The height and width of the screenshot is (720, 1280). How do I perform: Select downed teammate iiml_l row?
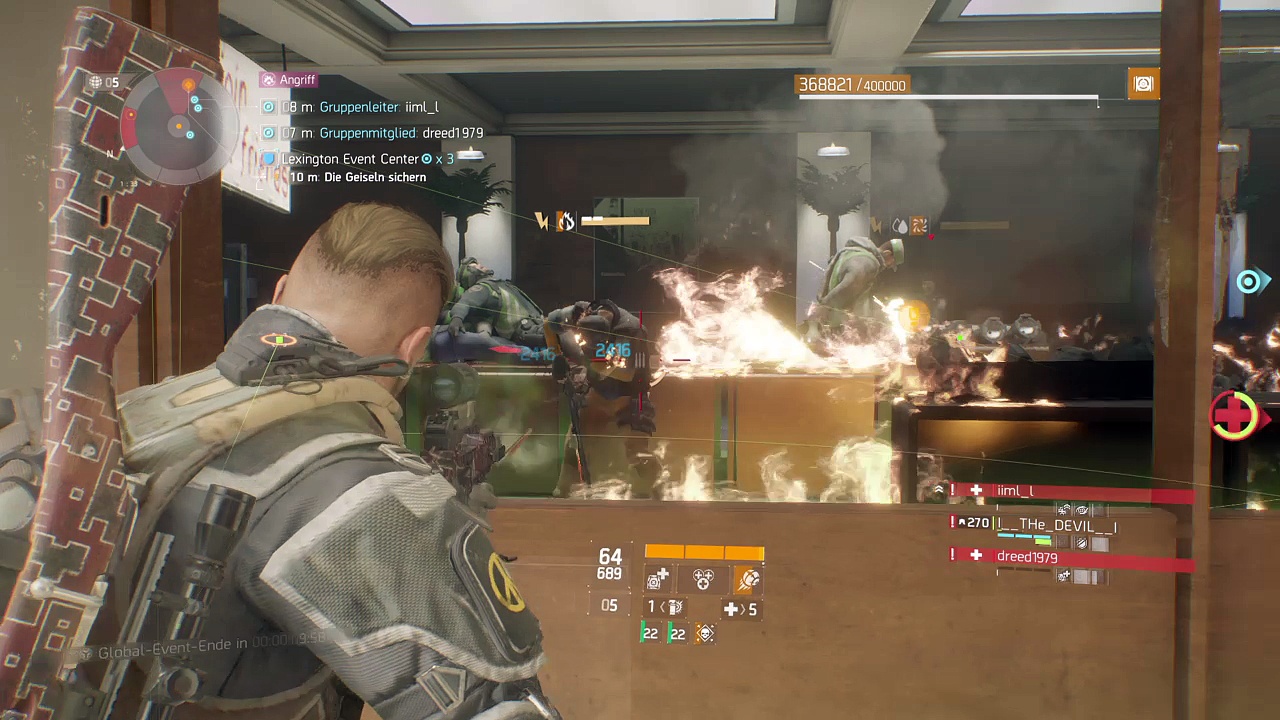point(1070,491)
